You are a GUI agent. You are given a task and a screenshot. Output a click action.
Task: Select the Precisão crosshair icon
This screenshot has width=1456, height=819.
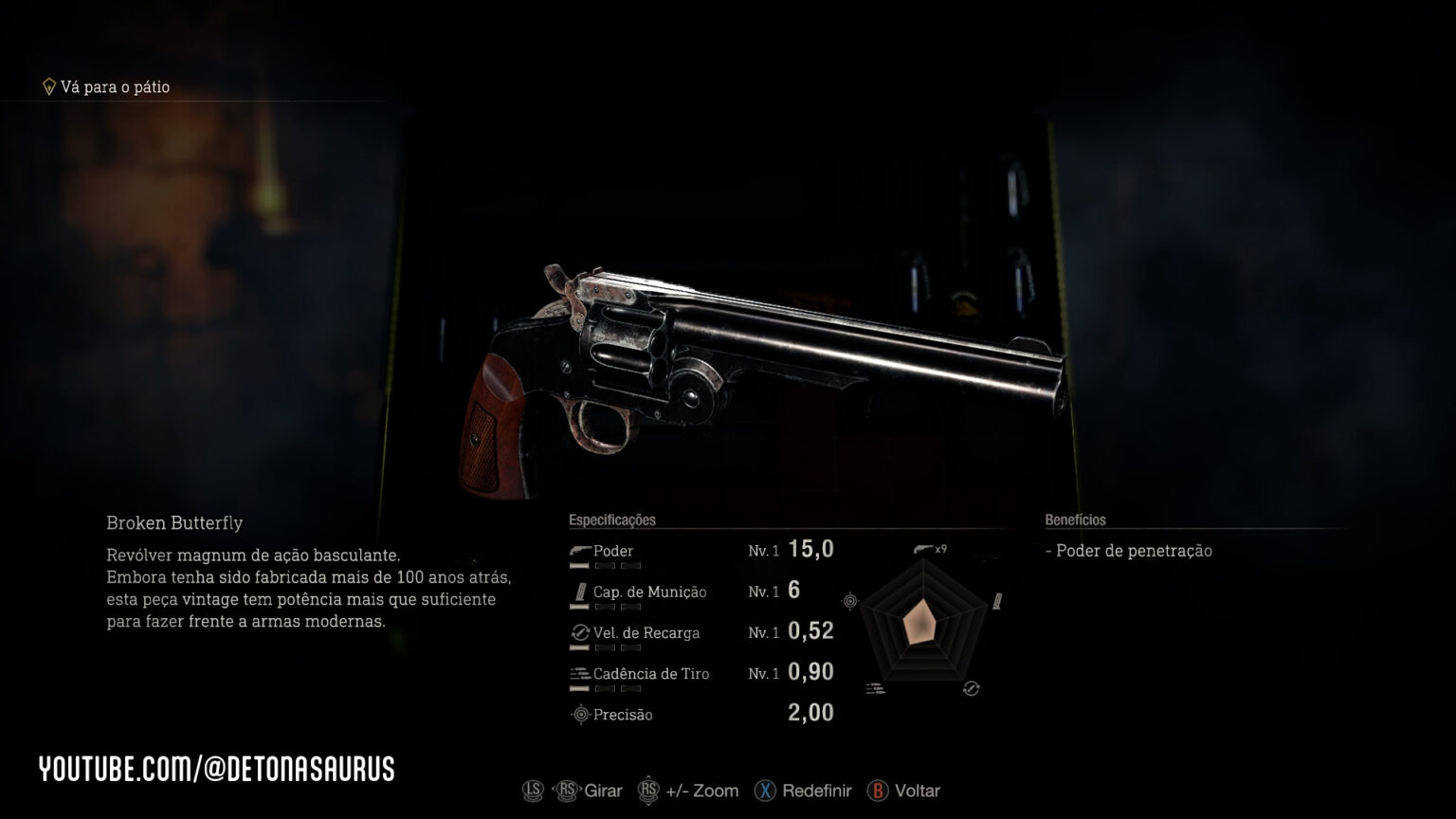[579, 715]
